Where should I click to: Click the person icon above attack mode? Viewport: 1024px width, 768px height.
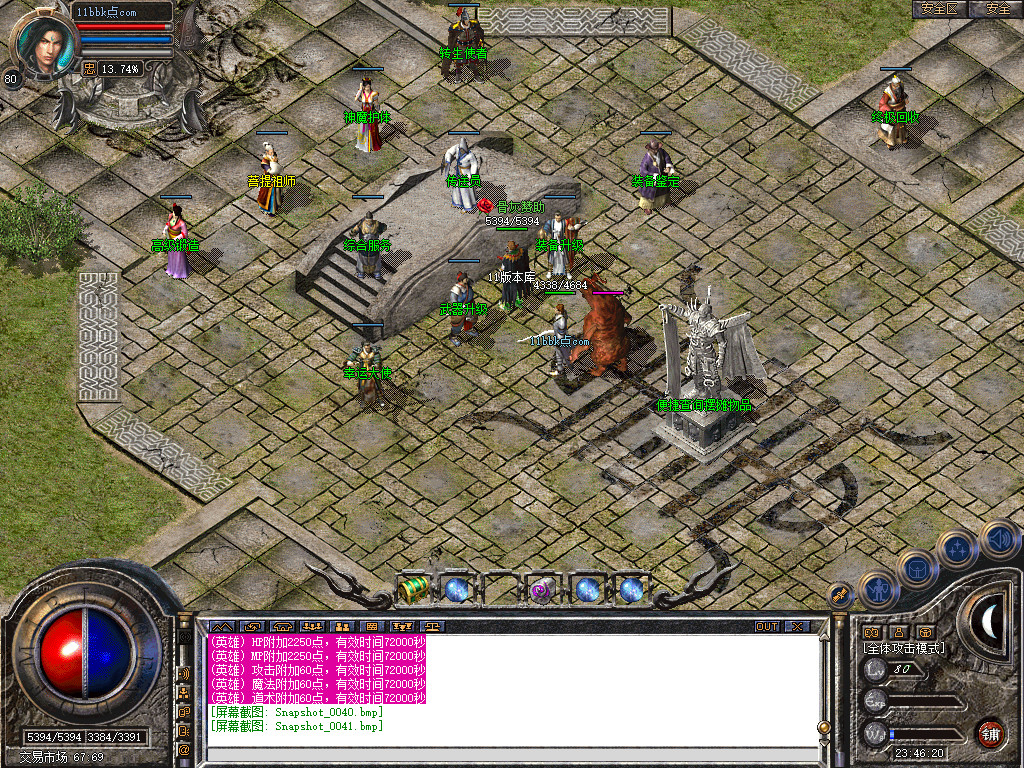click(898, 632)
